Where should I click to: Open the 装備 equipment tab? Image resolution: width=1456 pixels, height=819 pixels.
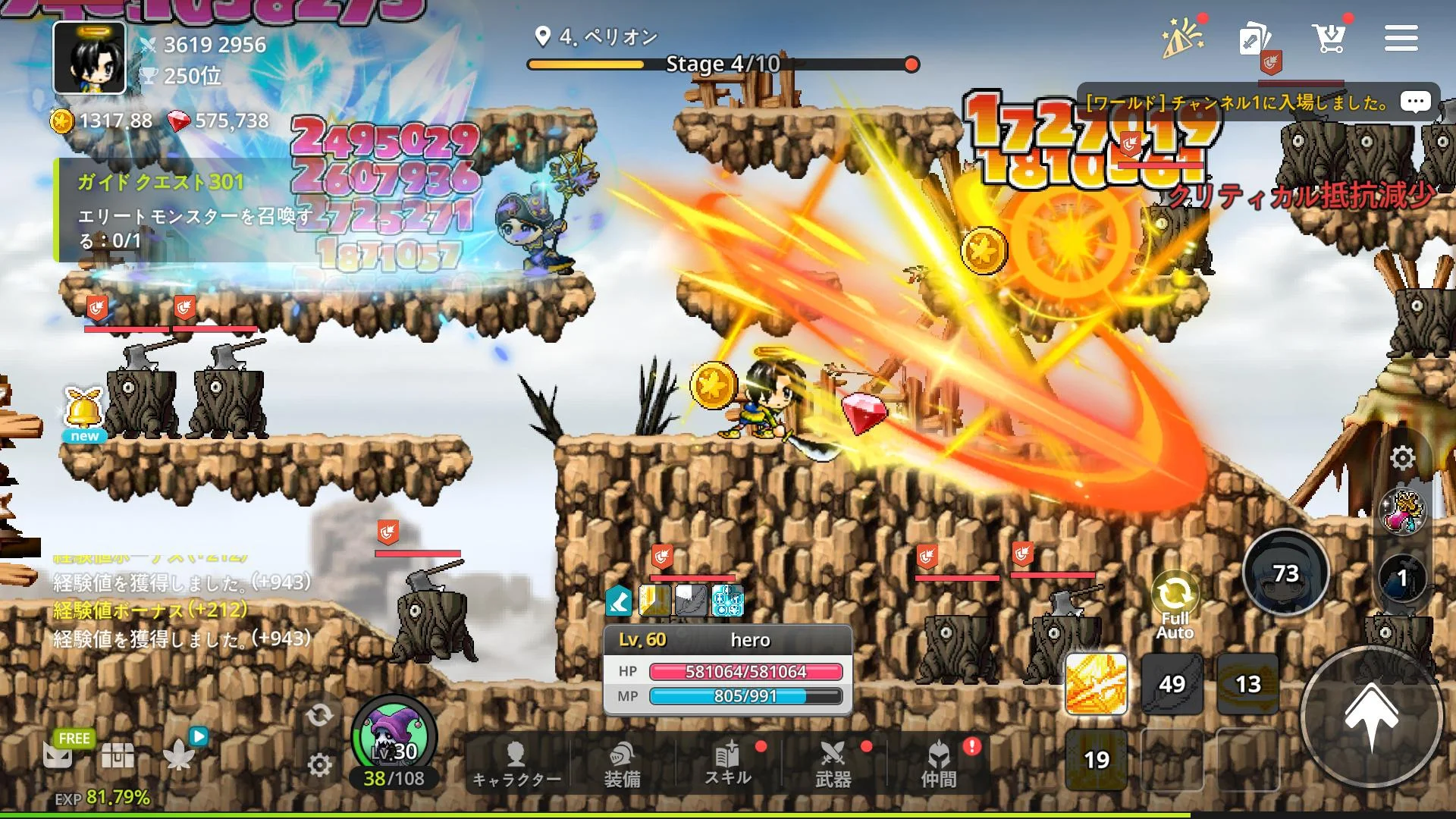[622, 764]
